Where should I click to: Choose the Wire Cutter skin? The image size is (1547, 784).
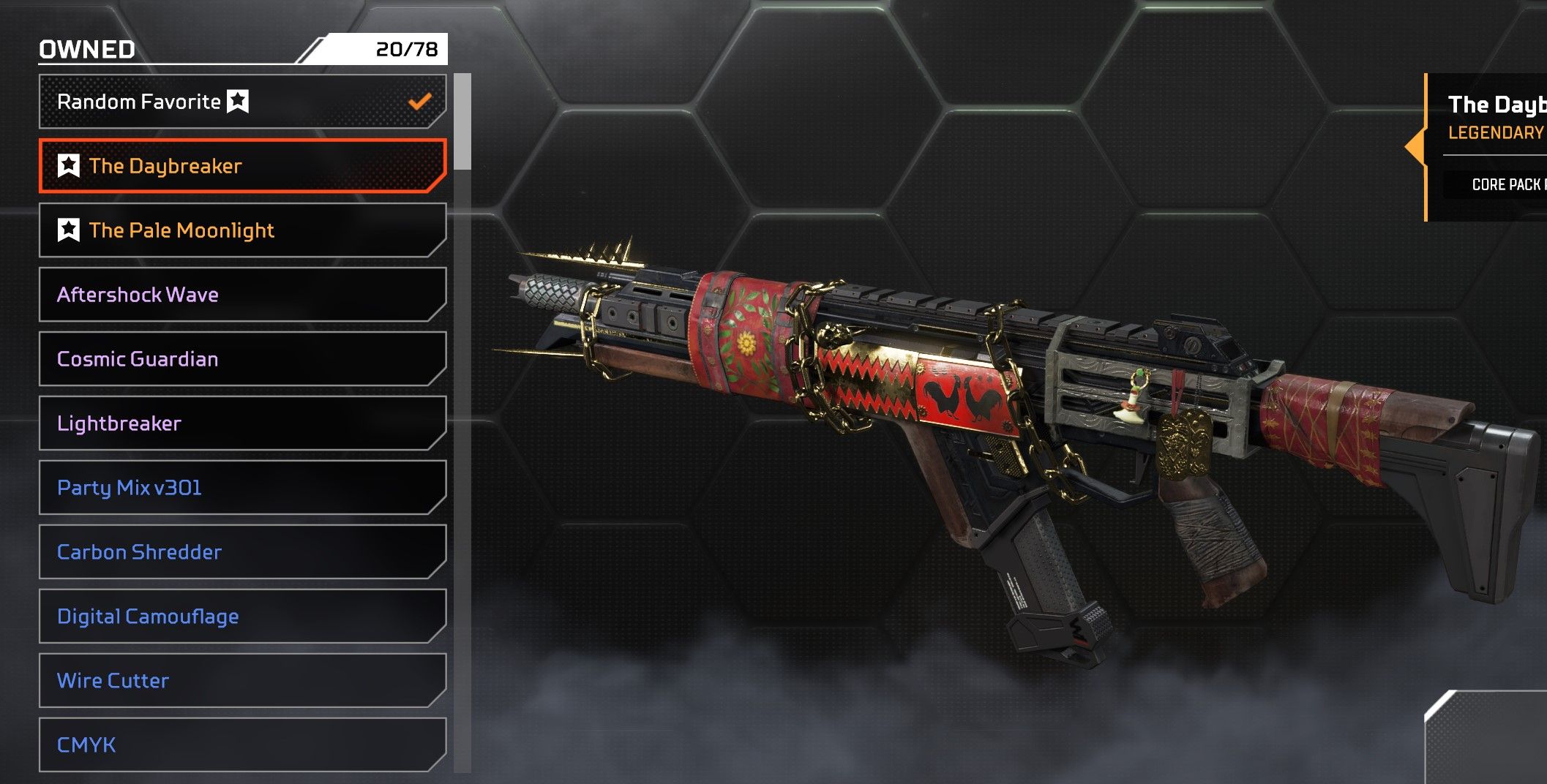(241, 681)
